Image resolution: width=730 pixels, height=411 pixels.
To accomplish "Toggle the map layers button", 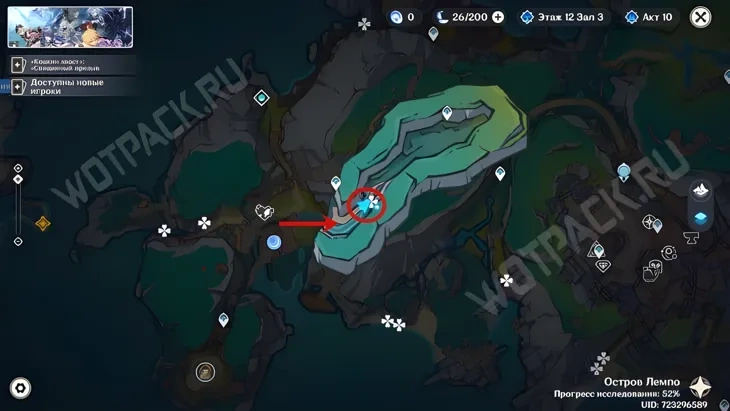I will (x=701, y=219).
